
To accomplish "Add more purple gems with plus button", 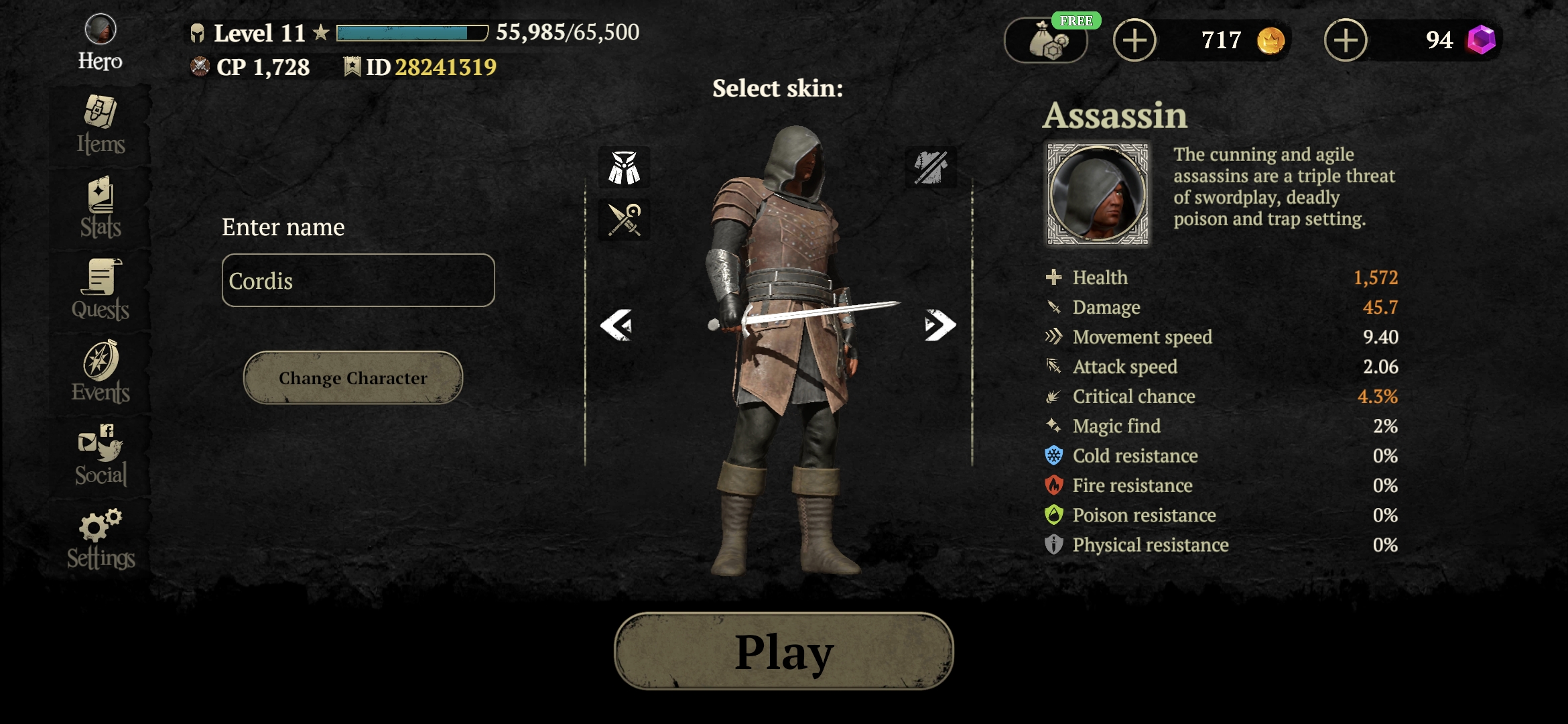I will [1346, 40].
